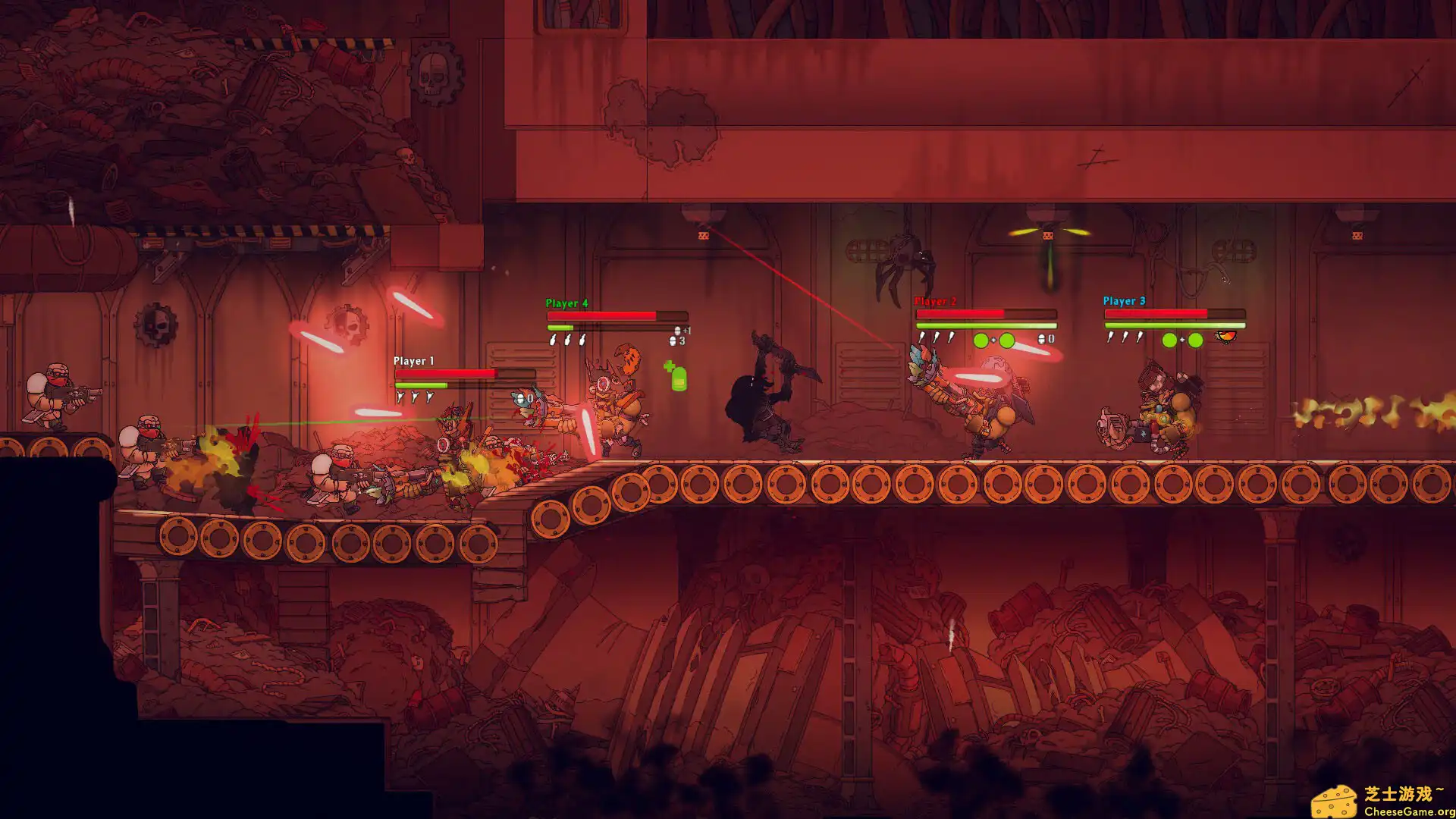
Task: Click the +1 text next to Player 4's grenade
Action: coord(686,329)
